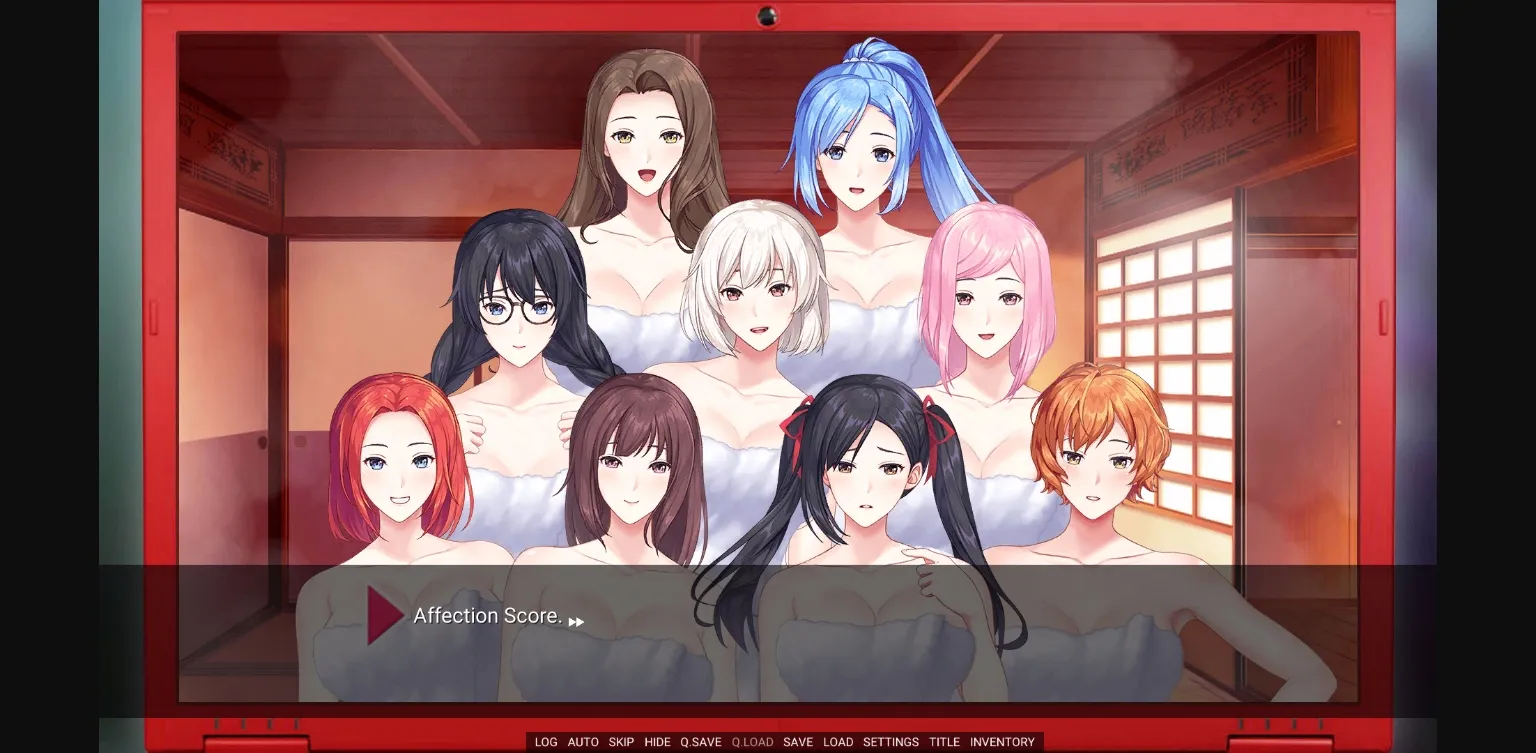Click AUTO to adjust automatic text pacing
The width and height of the screenshot is (1536, 753).
coord(583,742)
